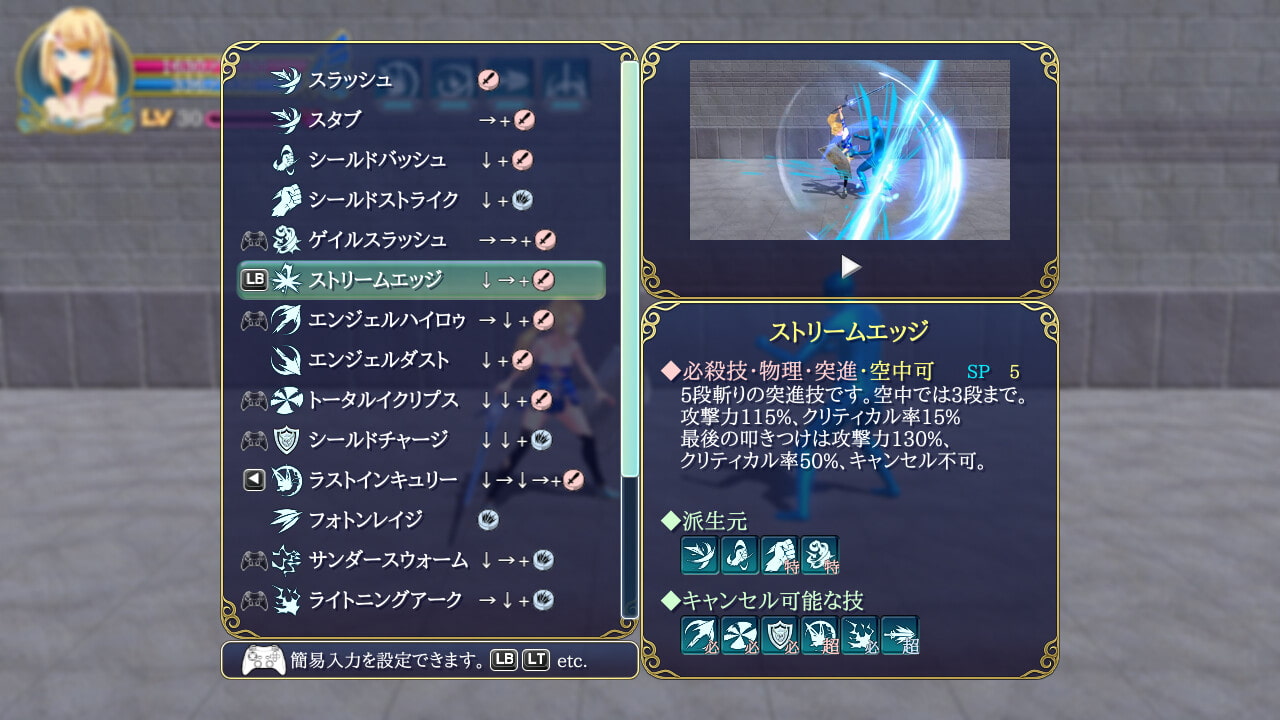Play the ストリームエッジ preview video
Viewport: 1280px width, 720px height.
851,266
